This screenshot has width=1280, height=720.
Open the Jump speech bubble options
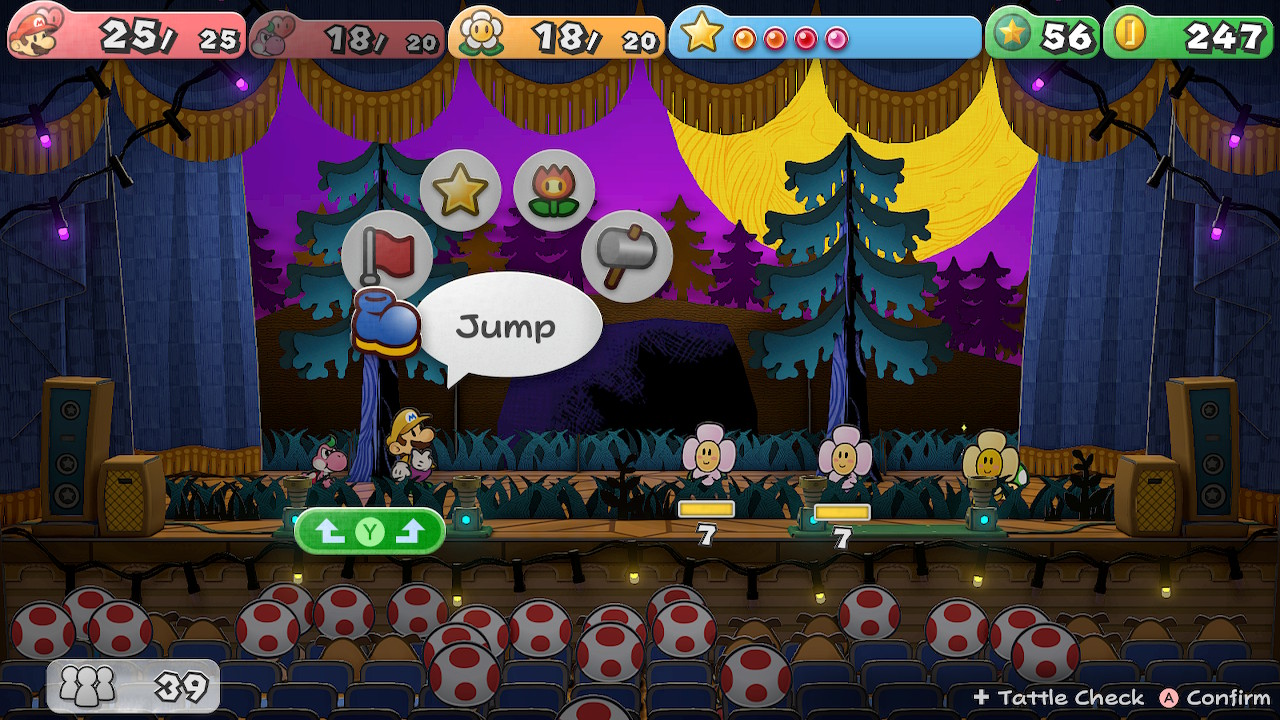pos(512,323)
